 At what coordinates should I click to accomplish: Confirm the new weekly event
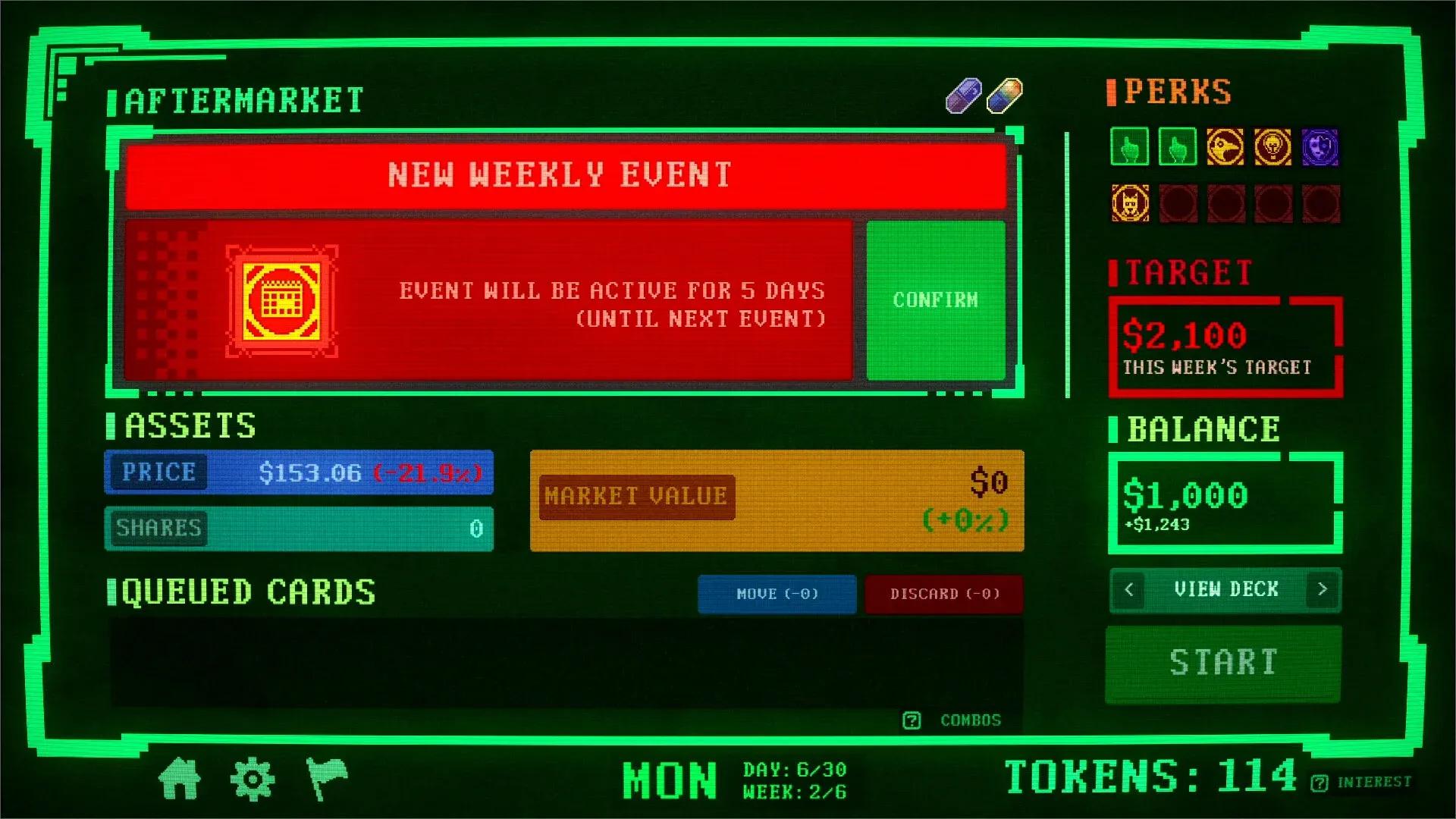(x=936, y=300)
